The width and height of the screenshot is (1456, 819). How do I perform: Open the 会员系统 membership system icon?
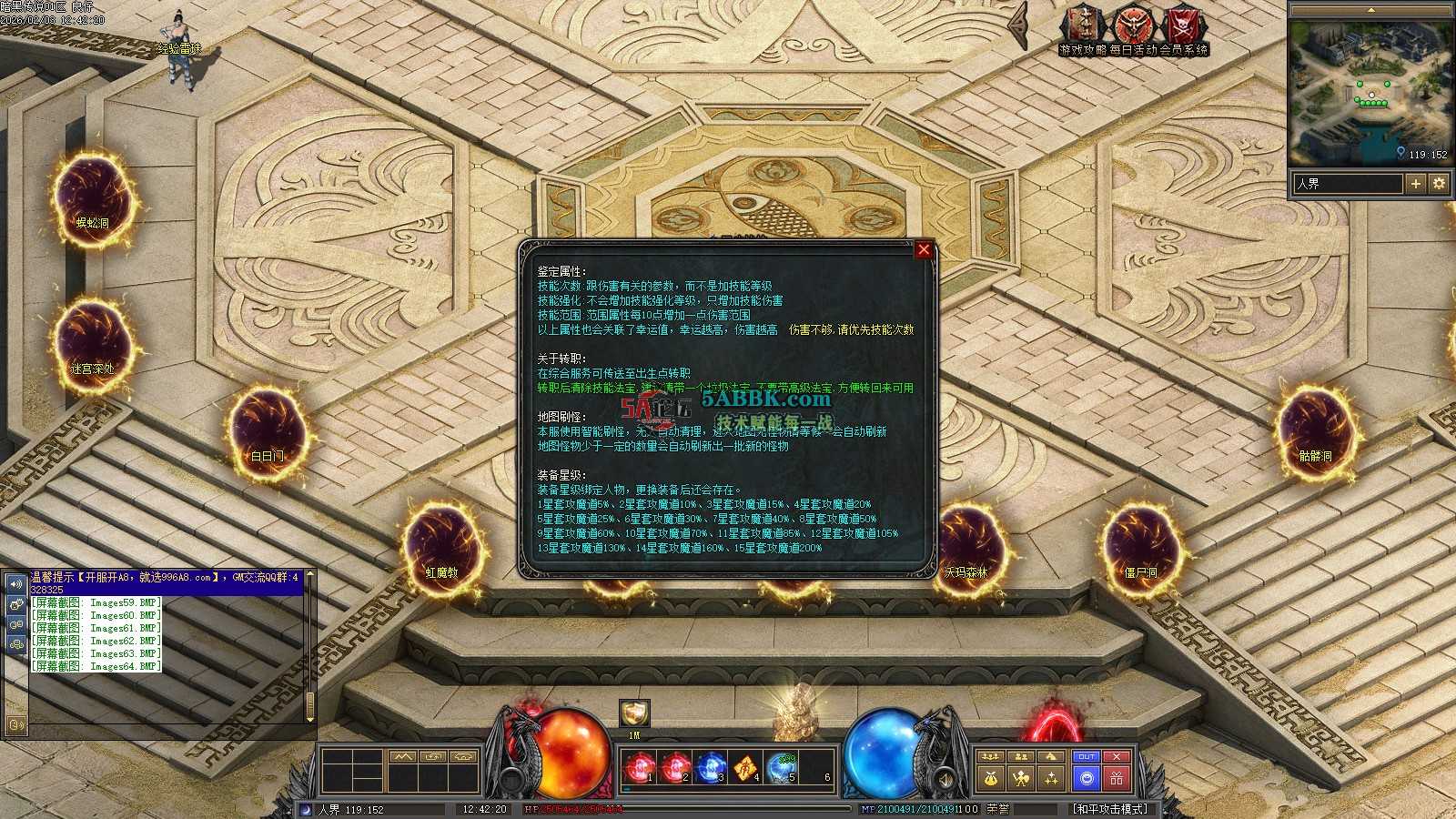point(1184,27)
